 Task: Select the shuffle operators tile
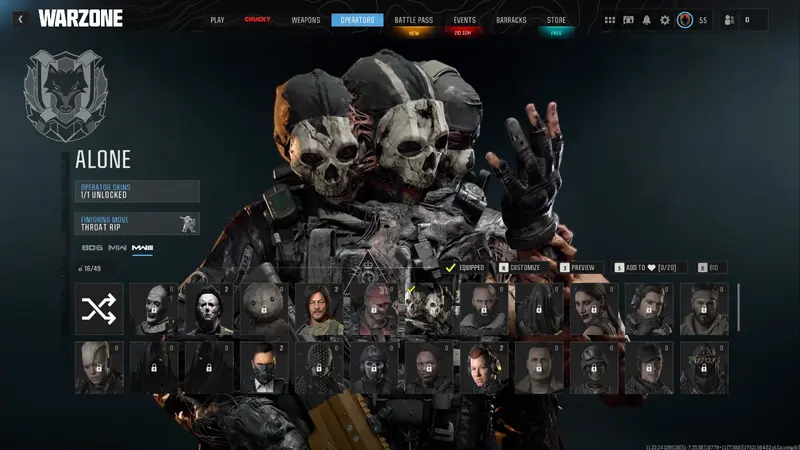(x=99, y=309)
